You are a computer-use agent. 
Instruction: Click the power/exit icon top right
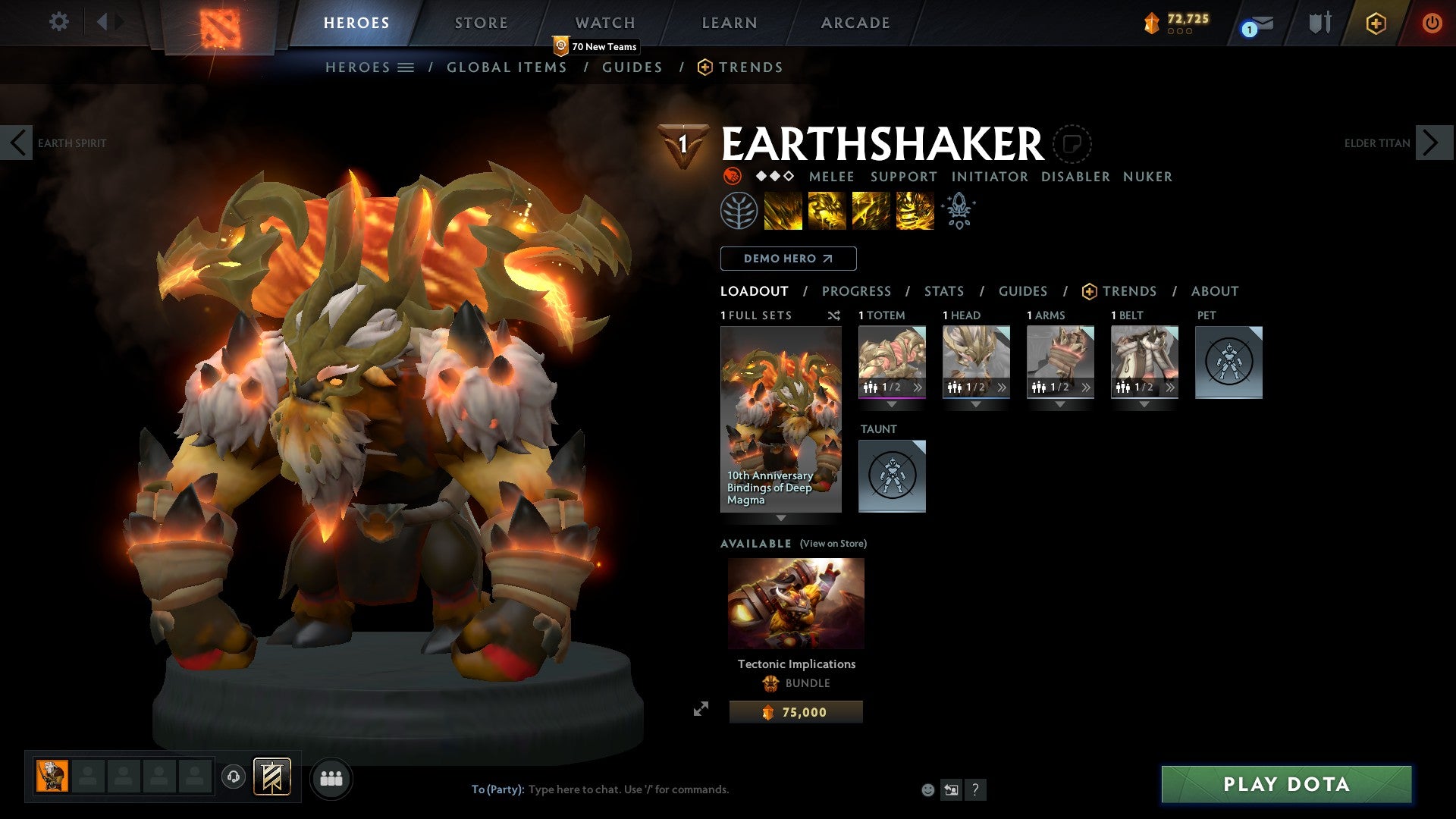click(1432, 23)
